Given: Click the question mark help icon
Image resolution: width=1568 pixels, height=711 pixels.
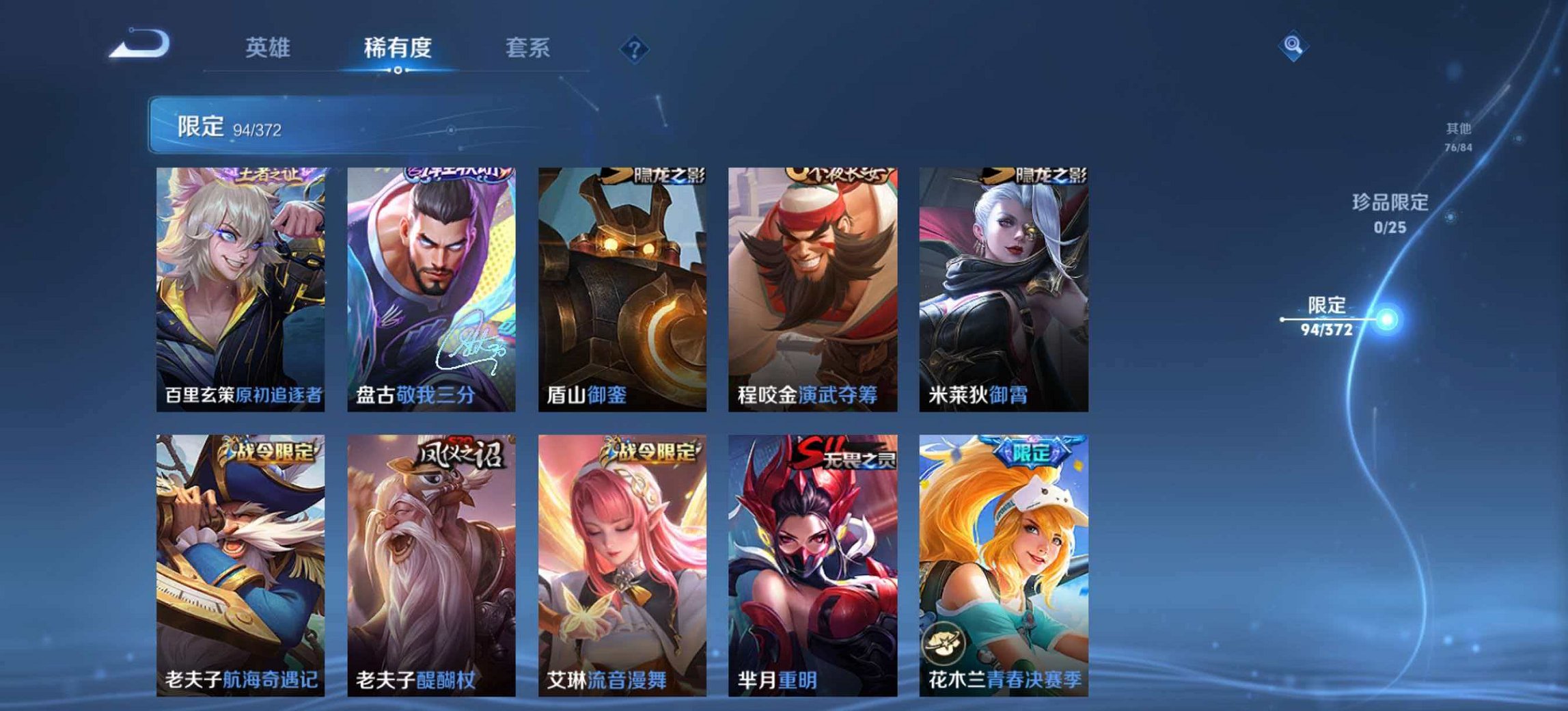Looking at the screenshot, I should 635,48.
